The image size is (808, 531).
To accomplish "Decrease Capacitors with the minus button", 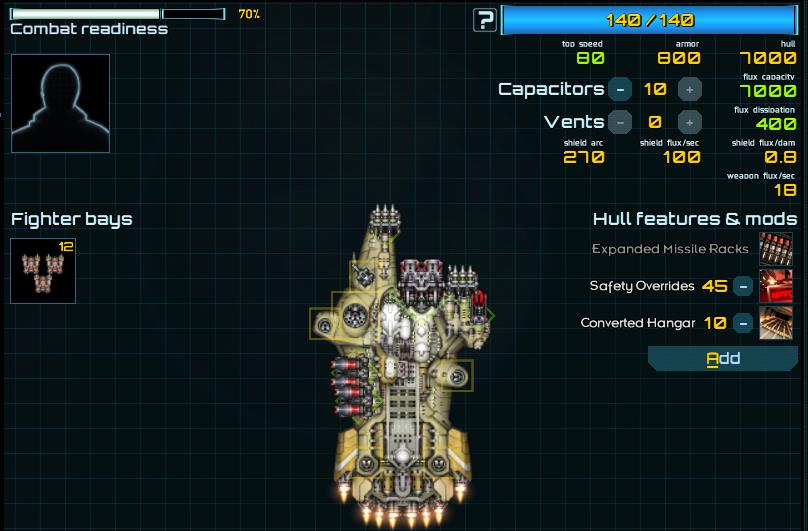I will [x=620, y=89].
